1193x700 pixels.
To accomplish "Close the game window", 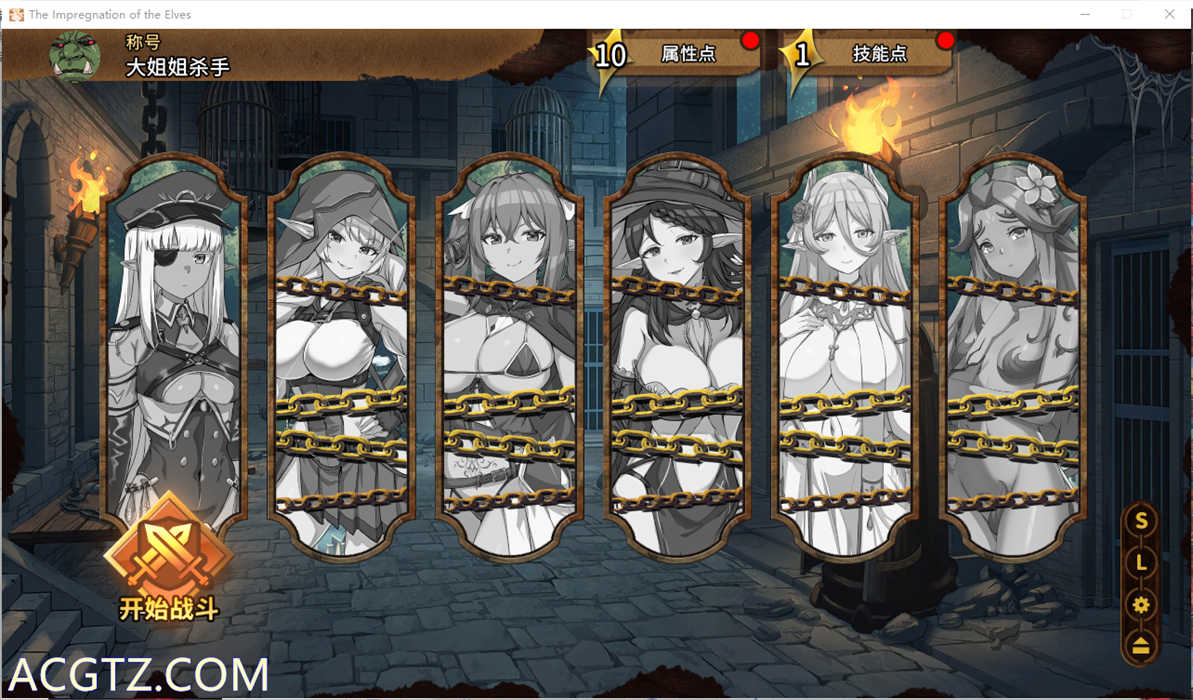I will pyautogui.click(x=1169, y=14).
